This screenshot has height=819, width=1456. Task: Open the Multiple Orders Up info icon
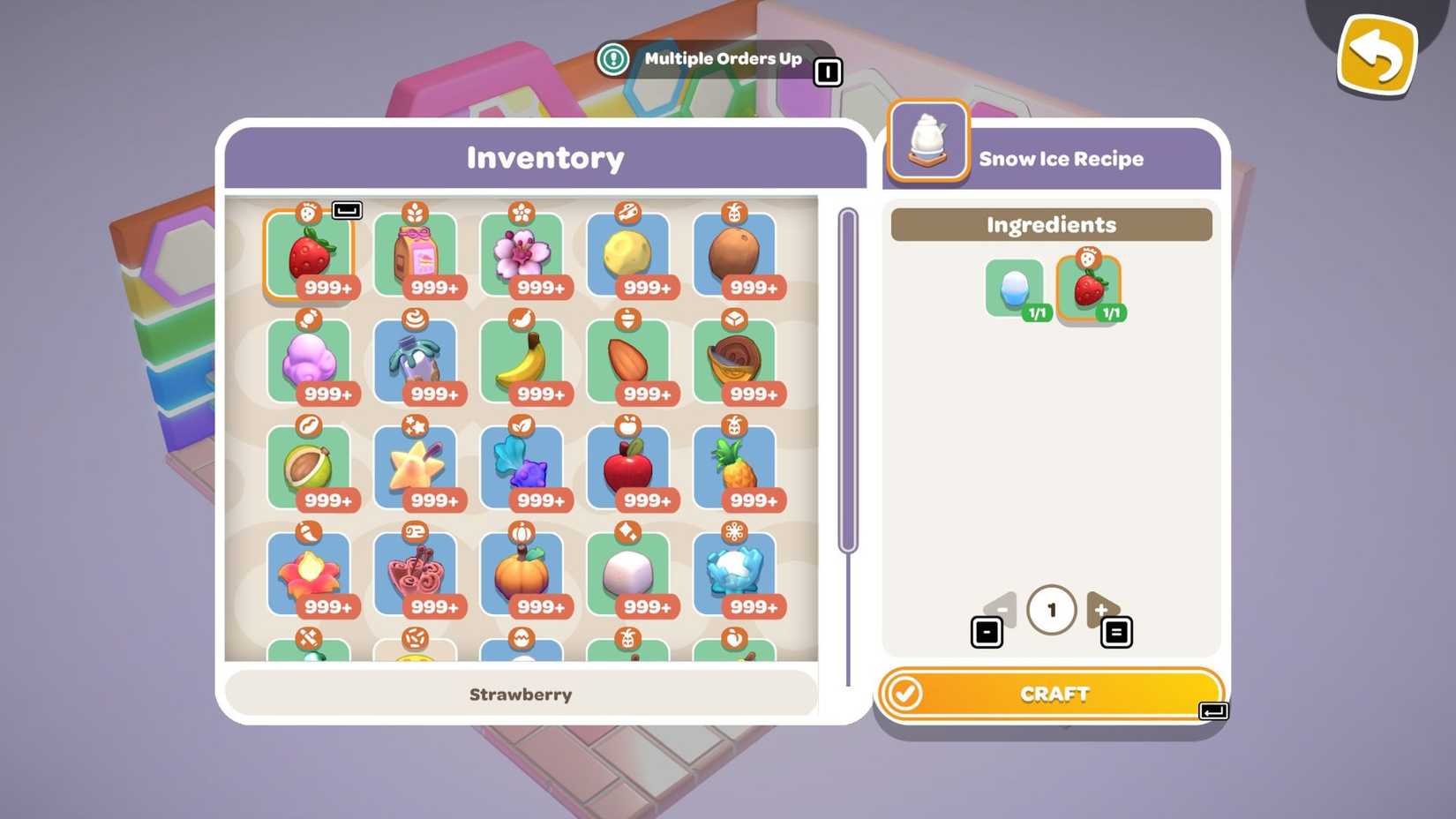point(612,58)
